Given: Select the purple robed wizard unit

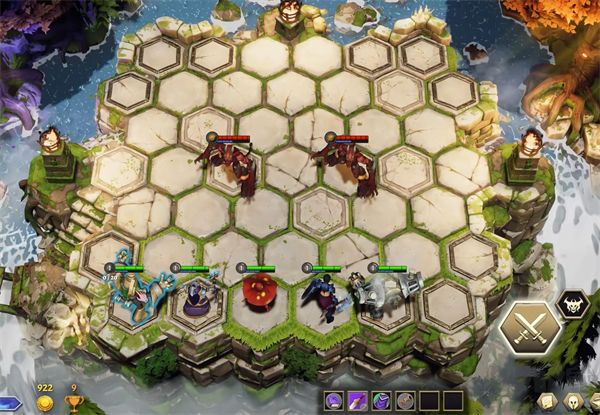Looking at the screenshot, I should coord(194,296).
